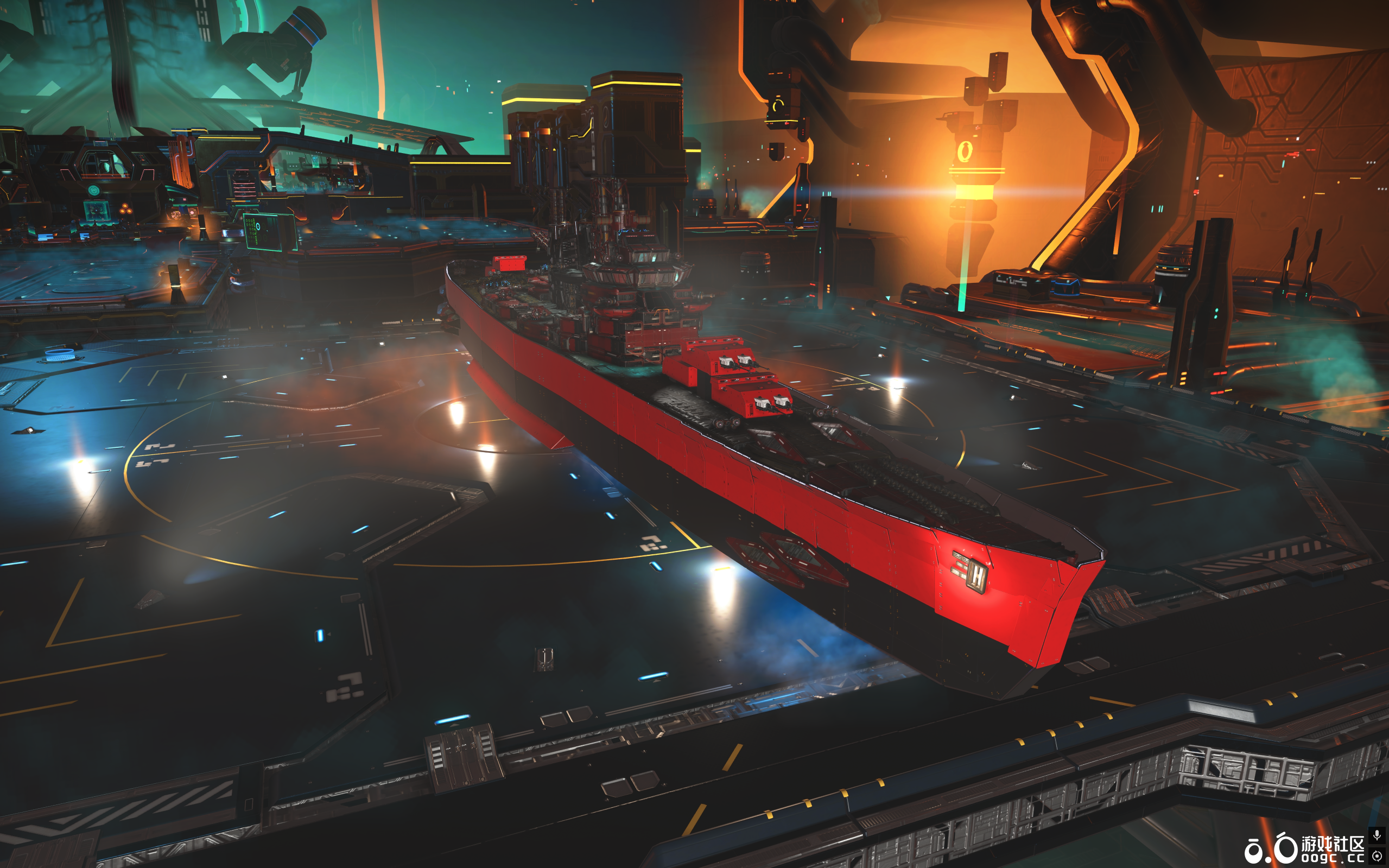1389x868 pixels.
Task: Click the microphone overlay icon
Action: click(x=1377, y=835)
